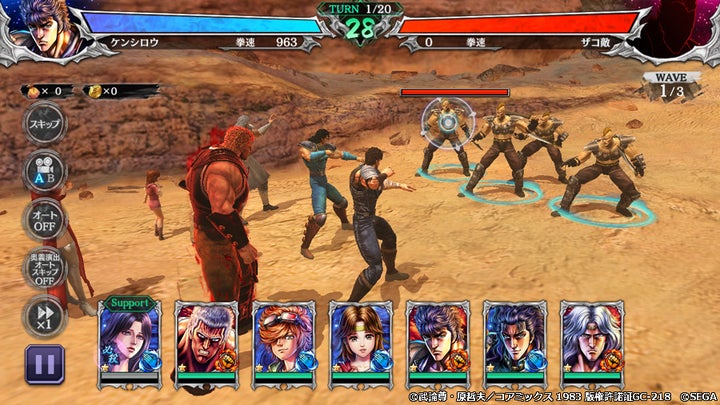
Task: Change the ×1 battle speed
Action: click(x=44, y=316)
